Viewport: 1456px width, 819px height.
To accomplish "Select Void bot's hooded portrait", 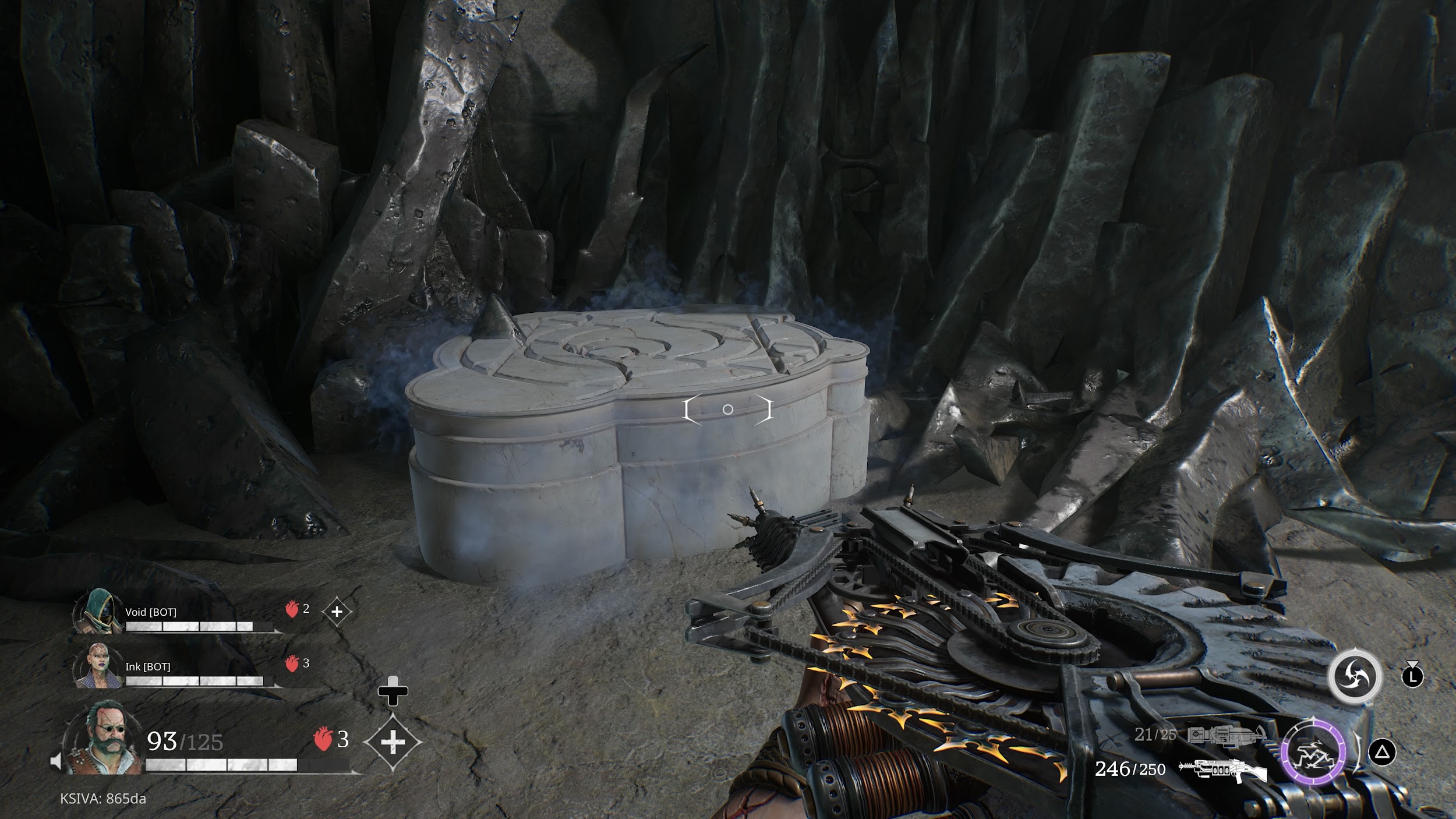I will click(x=97, y=611).
